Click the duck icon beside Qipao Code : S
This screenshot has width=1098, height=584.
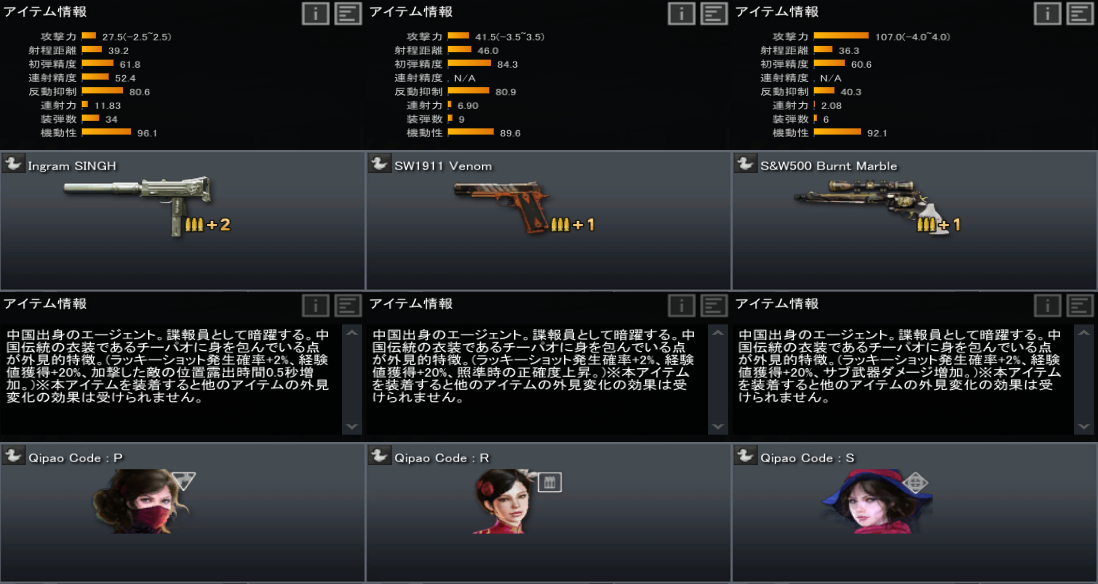[745, 456]
